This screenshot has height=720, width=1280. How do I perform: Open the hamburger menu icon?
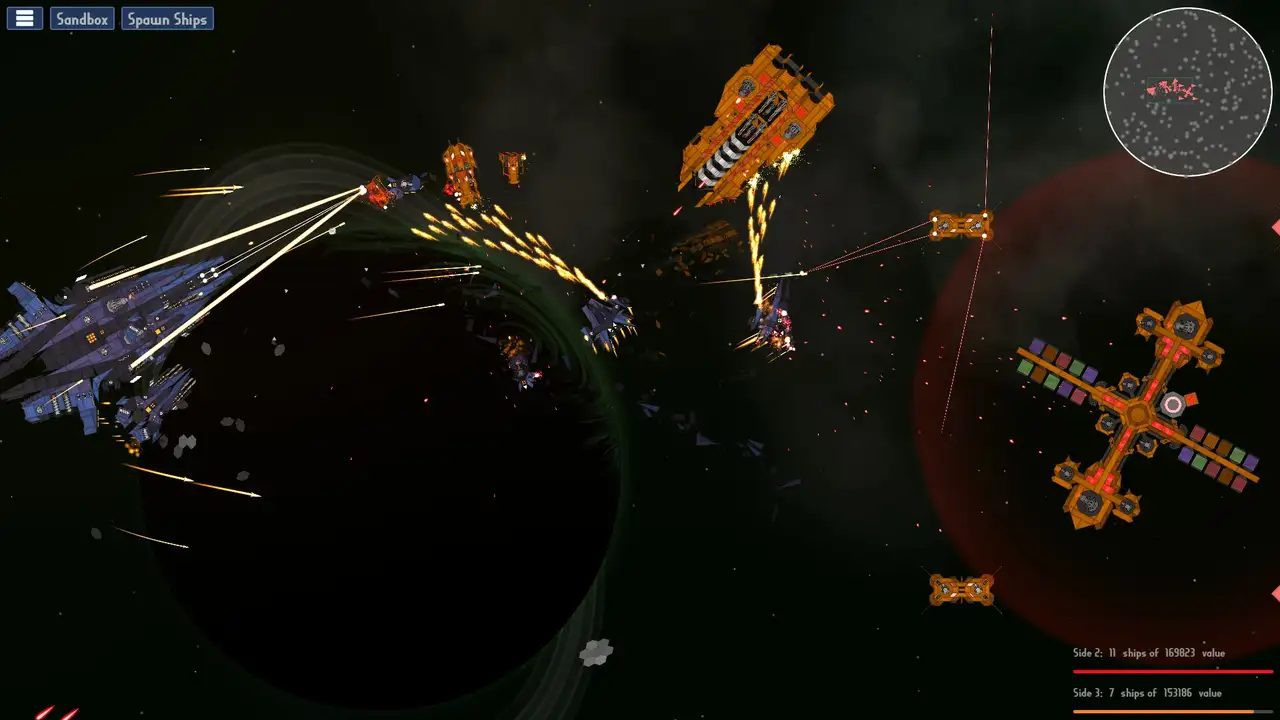pos(24,17)
